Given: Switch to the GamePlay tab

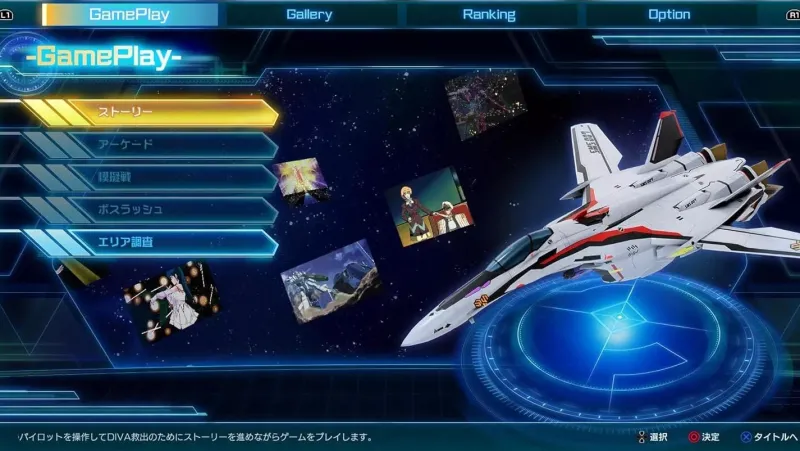Looking at the screenshot, I should (x=130, y=14).
